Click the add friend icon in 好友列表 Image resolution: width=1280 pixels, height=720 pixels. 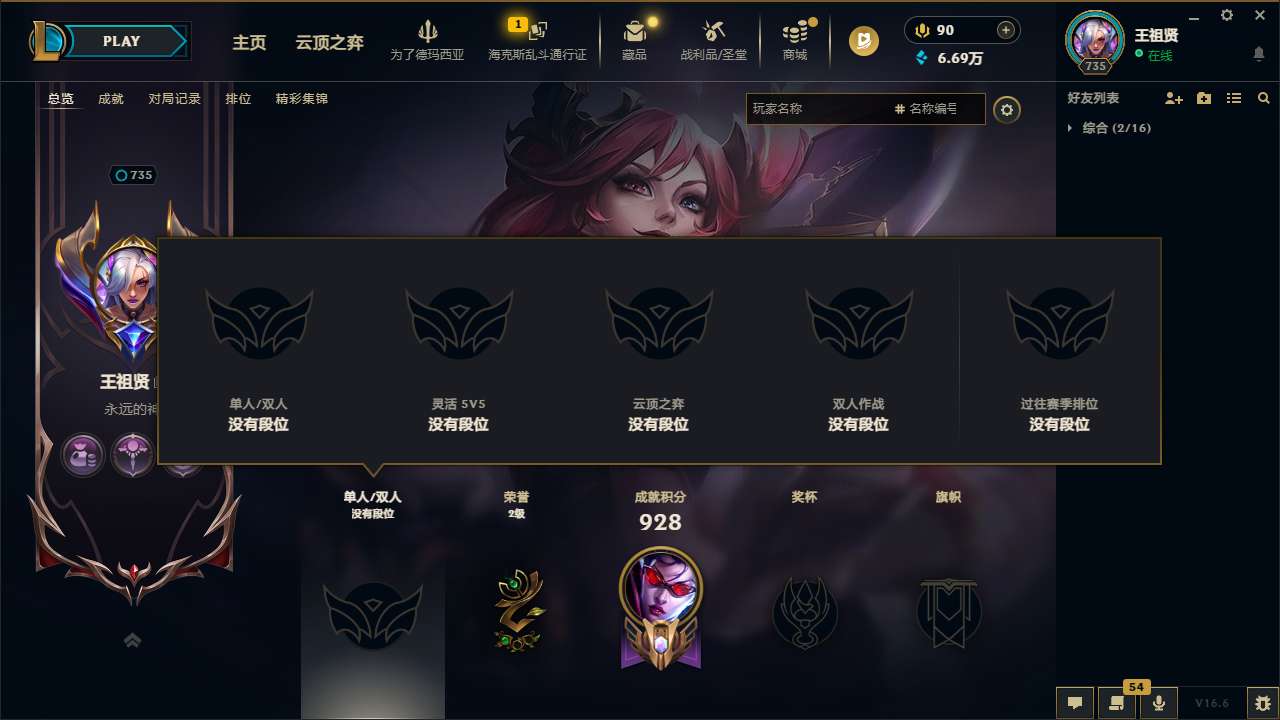click(x=1173, y=98)
